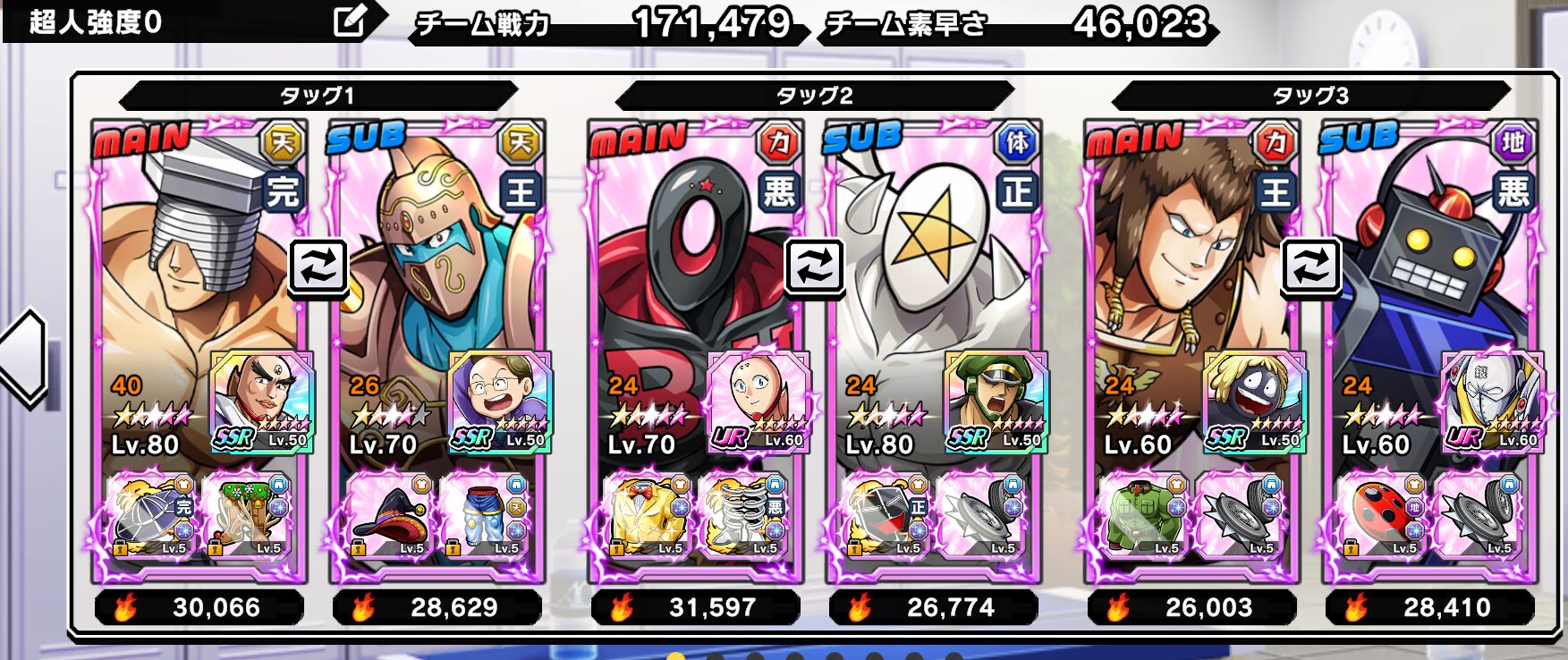This screenshot has height=660, width=1568.
Task: Open the grinning dark-faced blond SSR support
Action: click(x=1254, y=402)
